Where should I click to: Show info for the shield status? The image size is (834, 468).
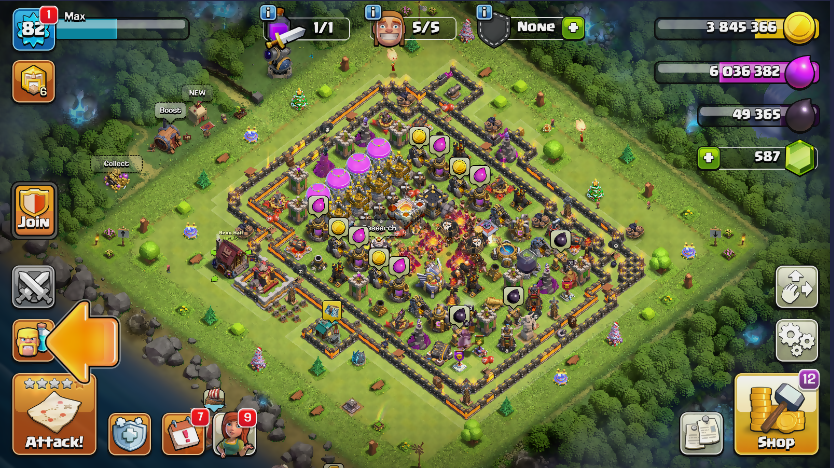coord(484,12)
